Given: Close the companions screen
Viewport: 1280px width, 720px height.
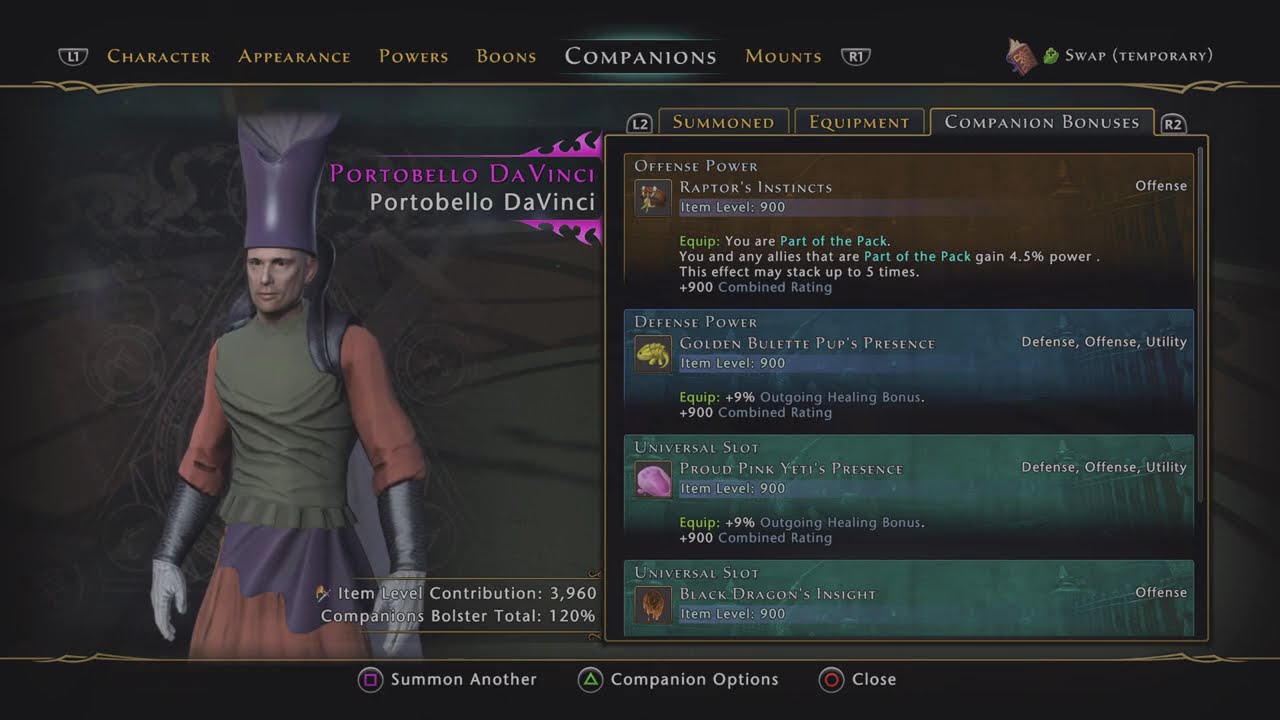Looking at the screenshot, I should click(872, 680).
